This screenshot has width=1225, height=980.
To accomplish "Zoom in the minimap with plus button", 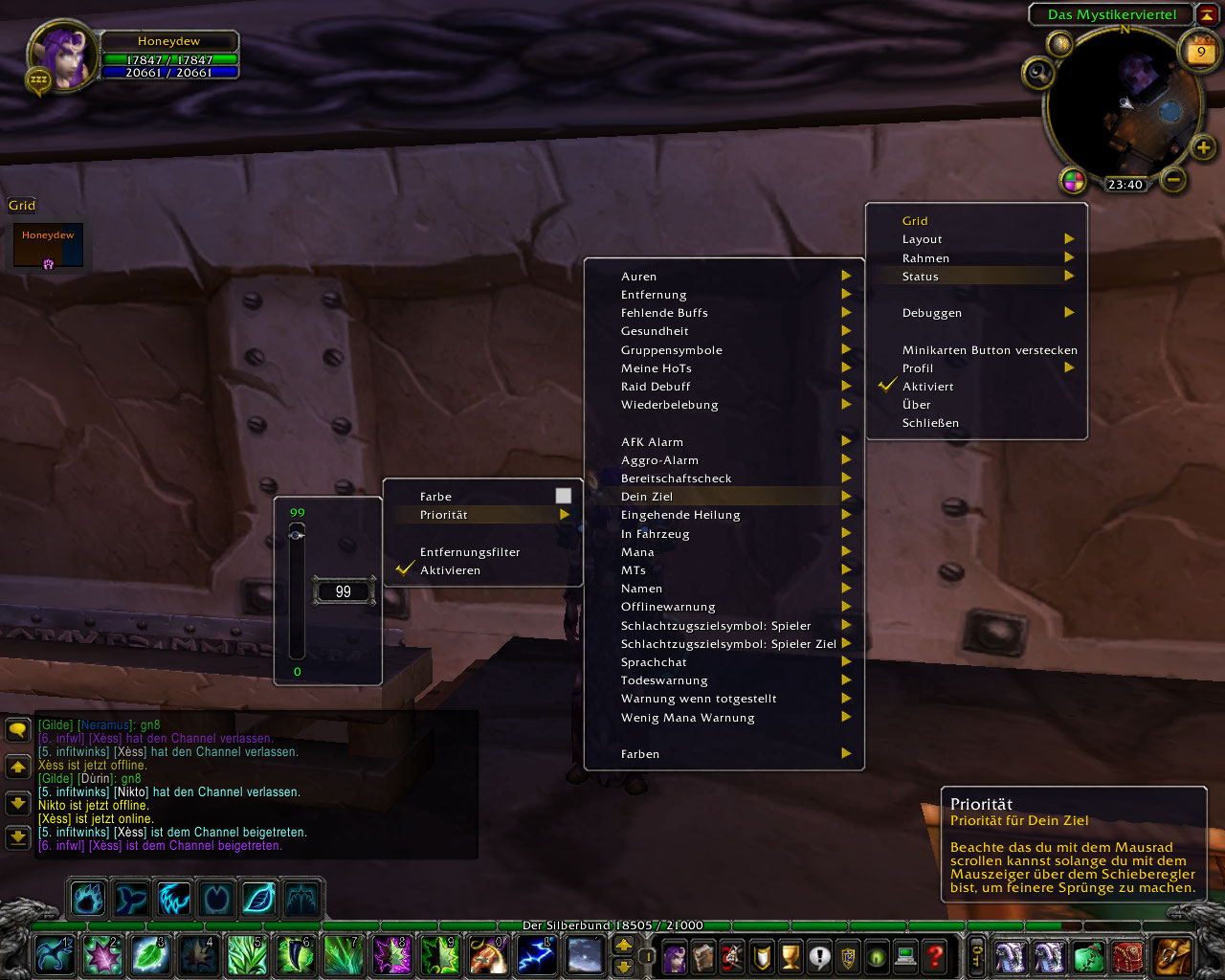I will (1203, 147).
